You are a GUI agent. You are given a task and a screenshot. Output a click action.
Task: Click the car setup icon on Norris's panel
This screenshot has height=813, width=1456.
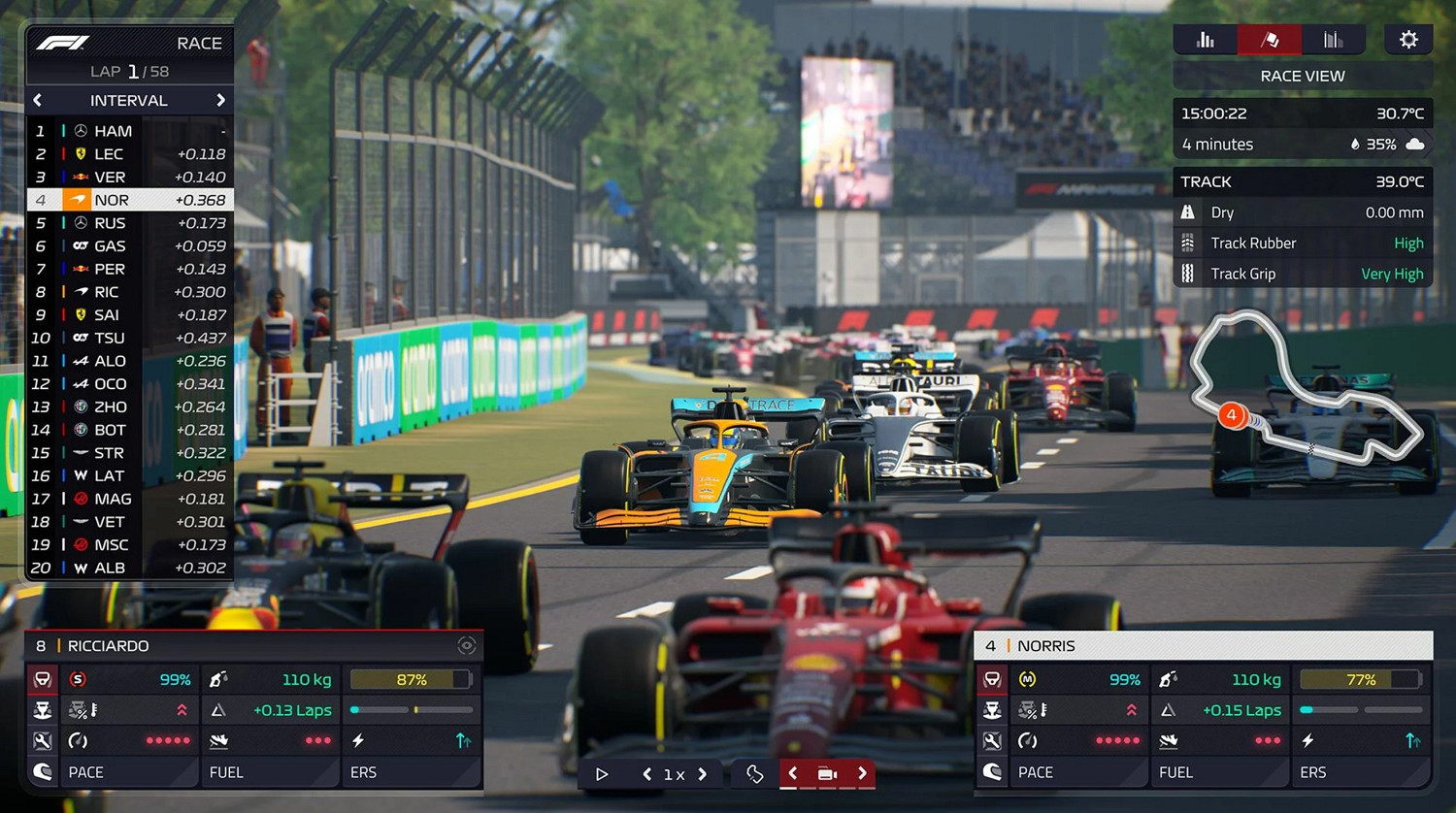pos(992,740)
